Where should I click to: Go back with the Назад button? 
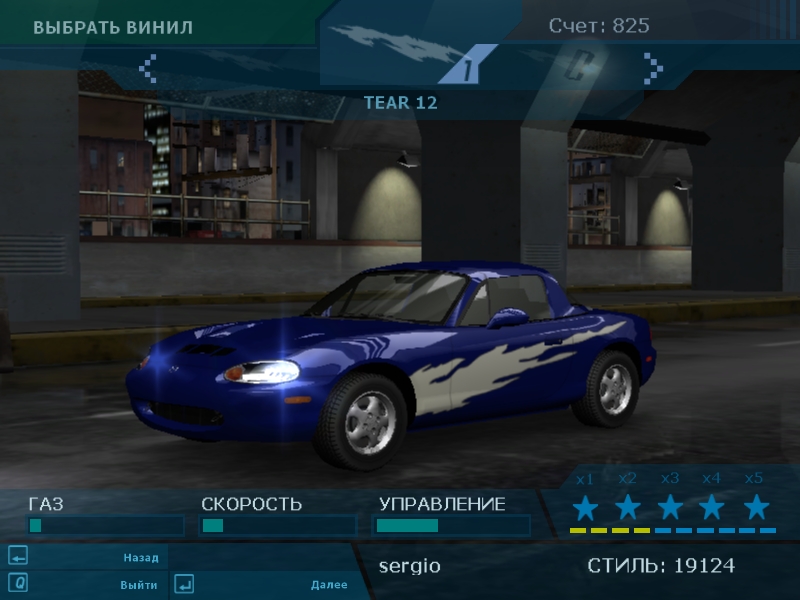(140, 557)
